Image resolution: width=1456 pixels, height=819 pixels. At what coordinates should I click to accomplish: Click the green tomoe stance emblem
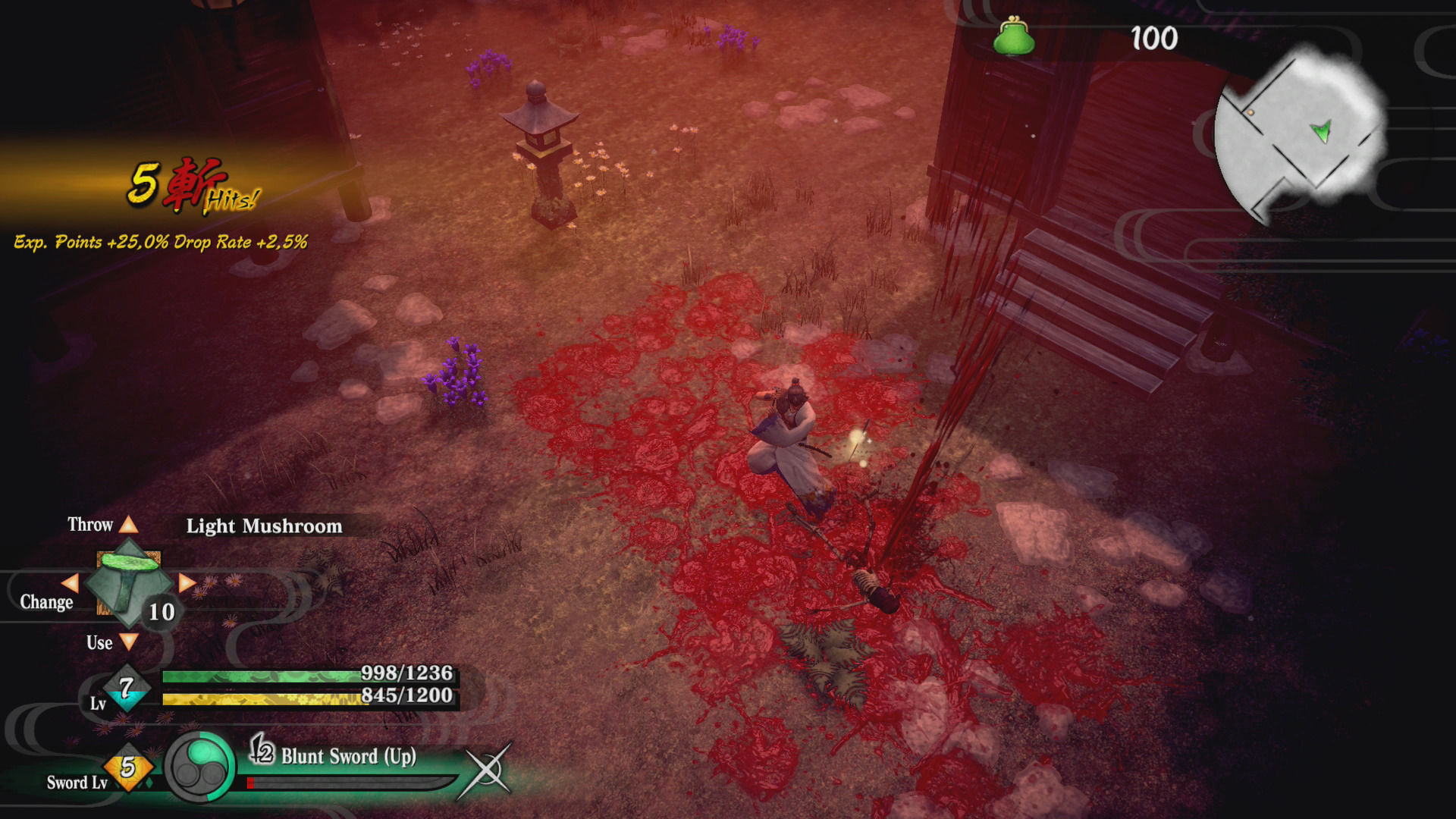[x=200, y=767]
